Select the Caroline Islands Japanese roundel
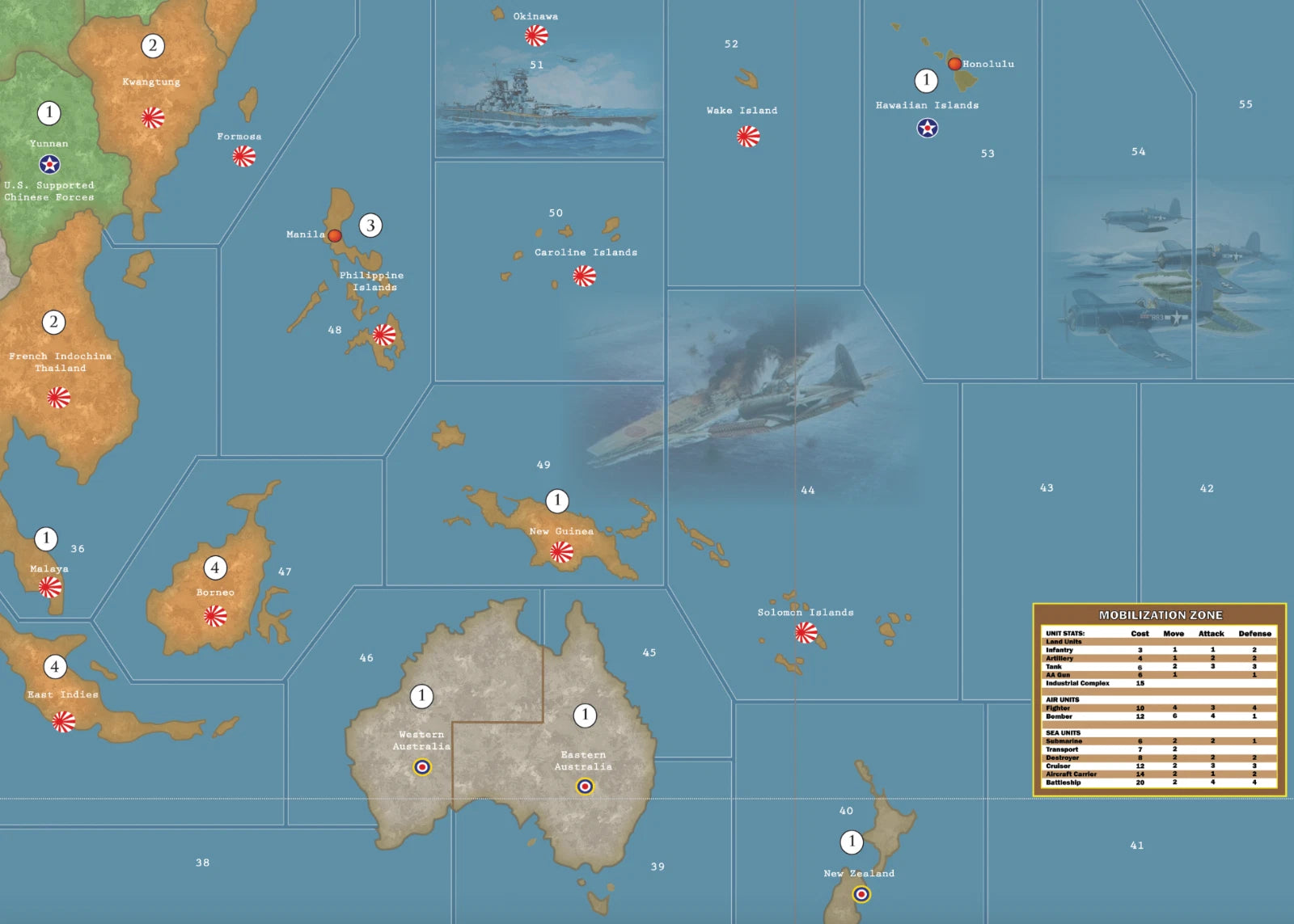This screenshot has width=1294, height=924. 584,276
